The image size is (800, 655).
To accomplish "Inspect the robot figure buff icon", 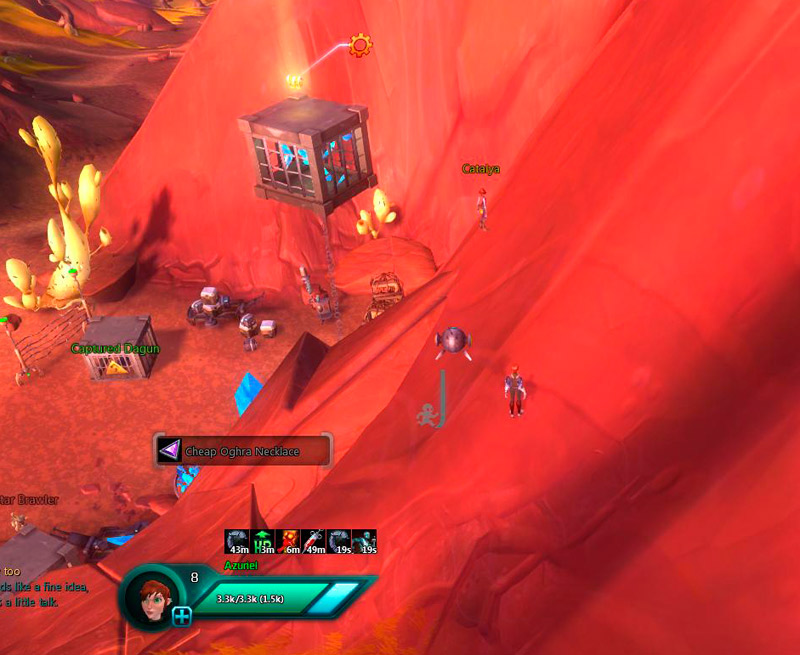I will click(365, 542).
